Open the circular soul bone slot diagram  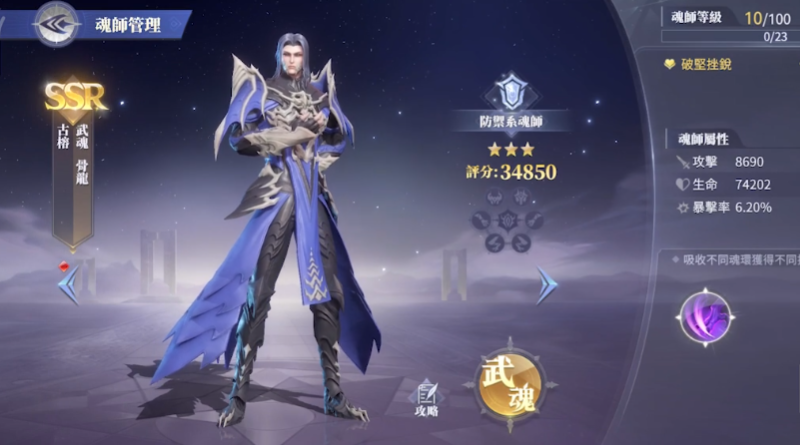(x=510, y=219)
